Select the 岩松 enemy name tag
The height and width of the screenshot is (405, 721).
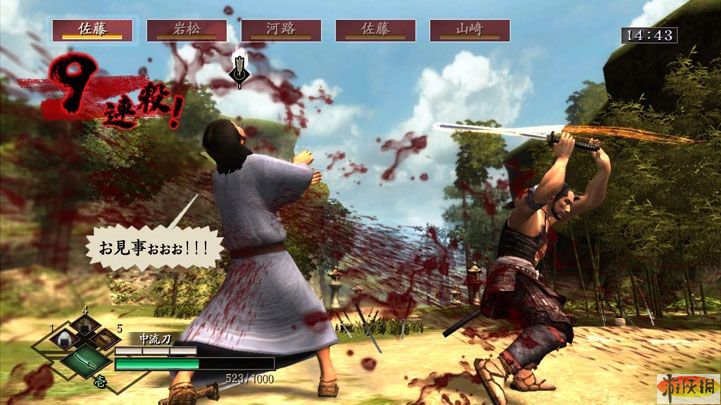pyautogui.click(x=186, y=30)
